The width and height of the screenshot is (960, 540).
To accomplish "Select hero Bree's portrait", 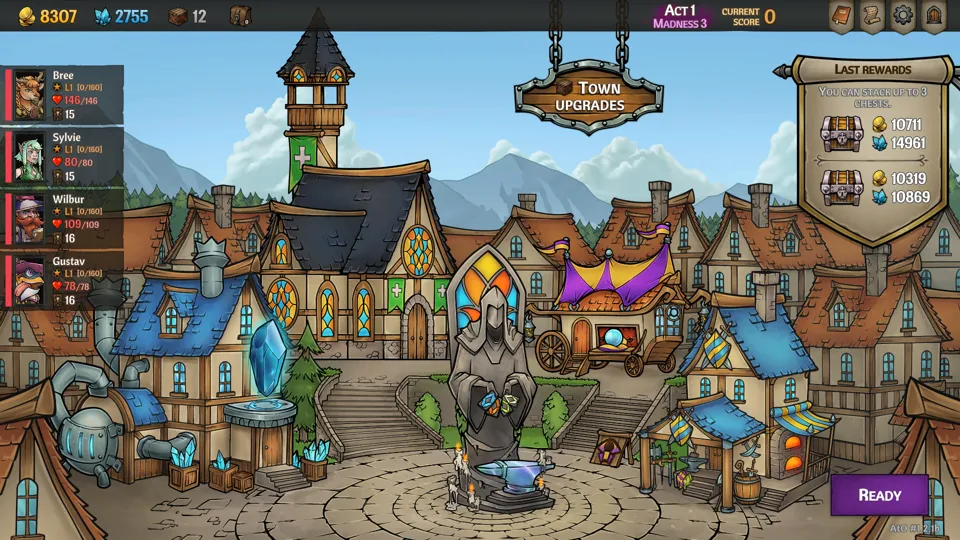I will click(30, 95).
